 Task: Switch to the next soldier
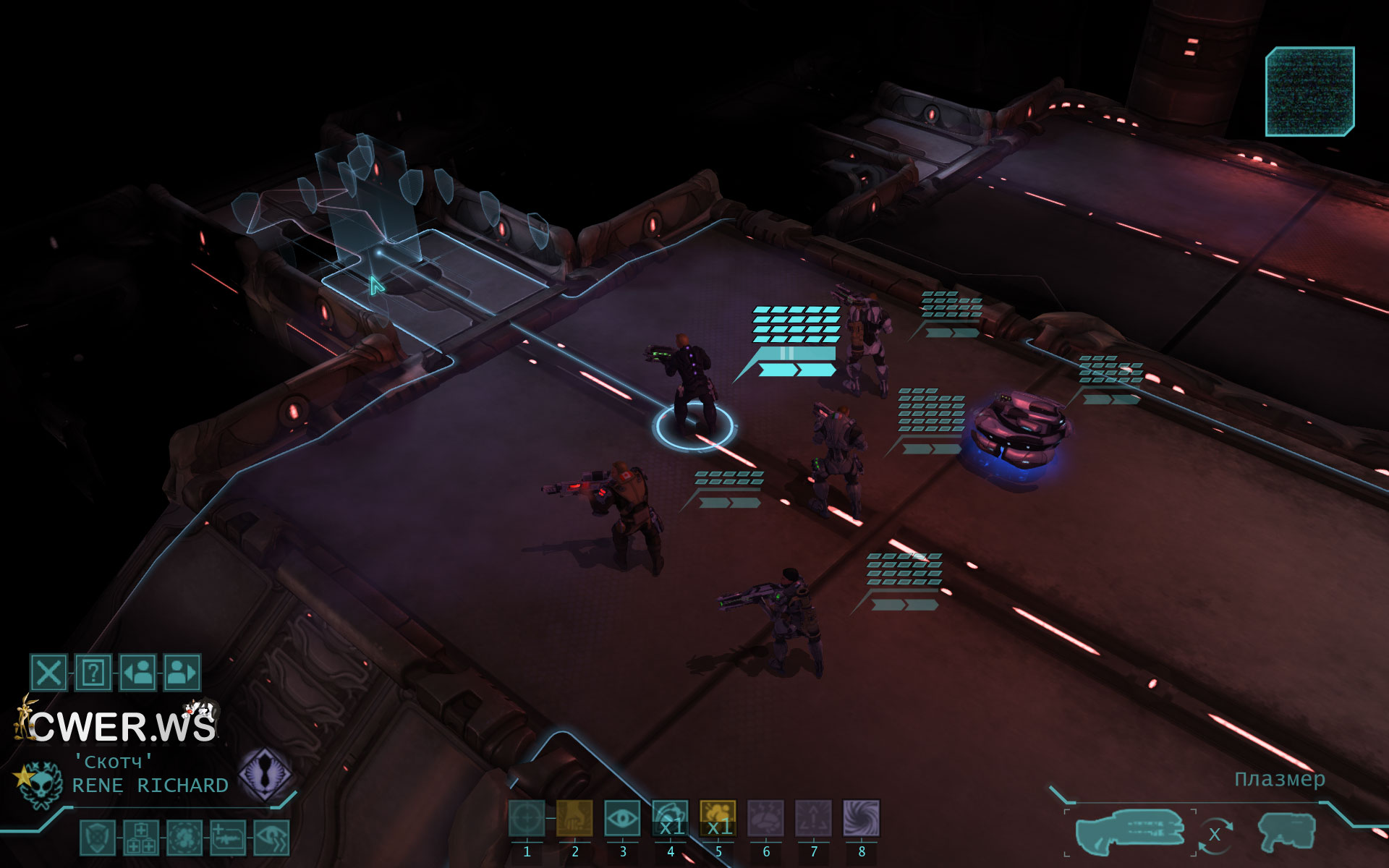(182, 673)
